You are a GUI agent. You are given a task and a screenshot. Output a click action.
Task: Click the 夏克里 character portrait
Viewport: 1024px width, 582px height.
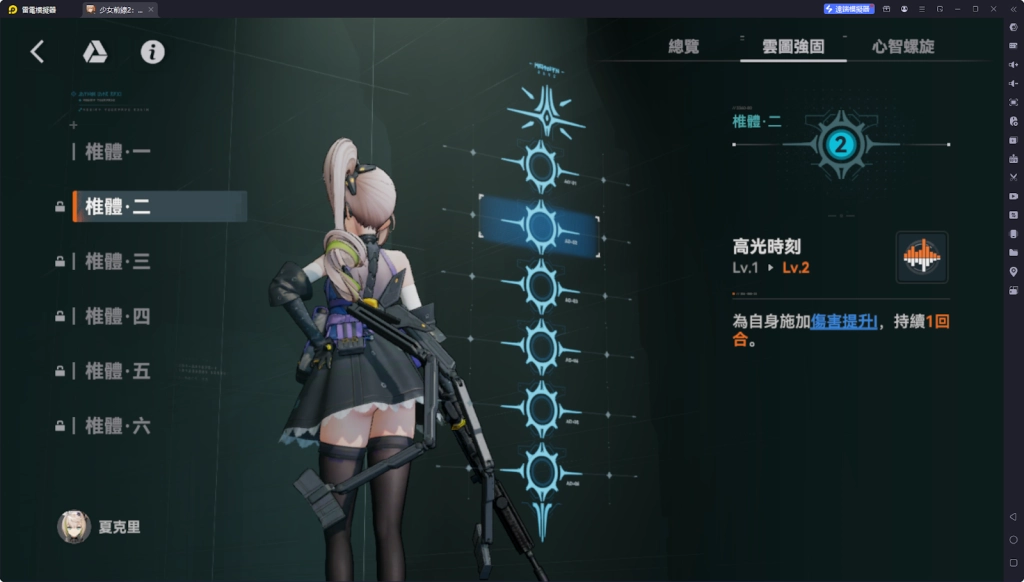tap(74, 527)
